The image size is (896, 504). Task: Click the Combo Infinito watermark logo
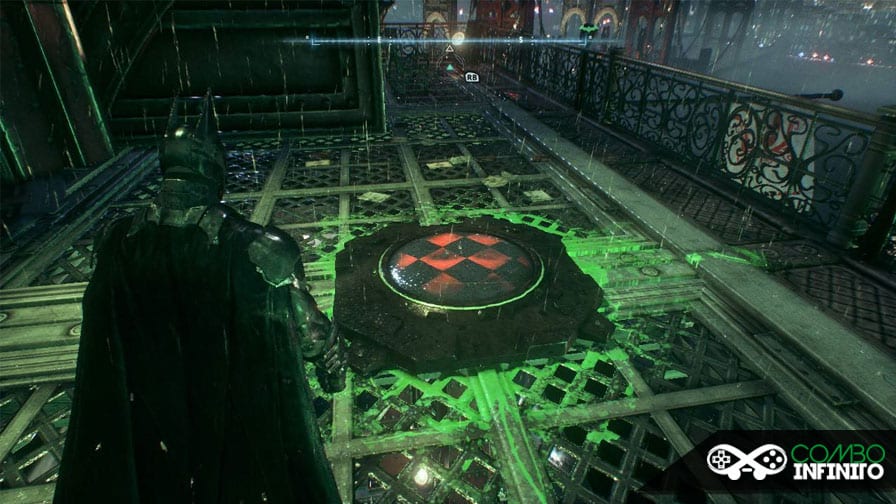[x=797, y=462]
